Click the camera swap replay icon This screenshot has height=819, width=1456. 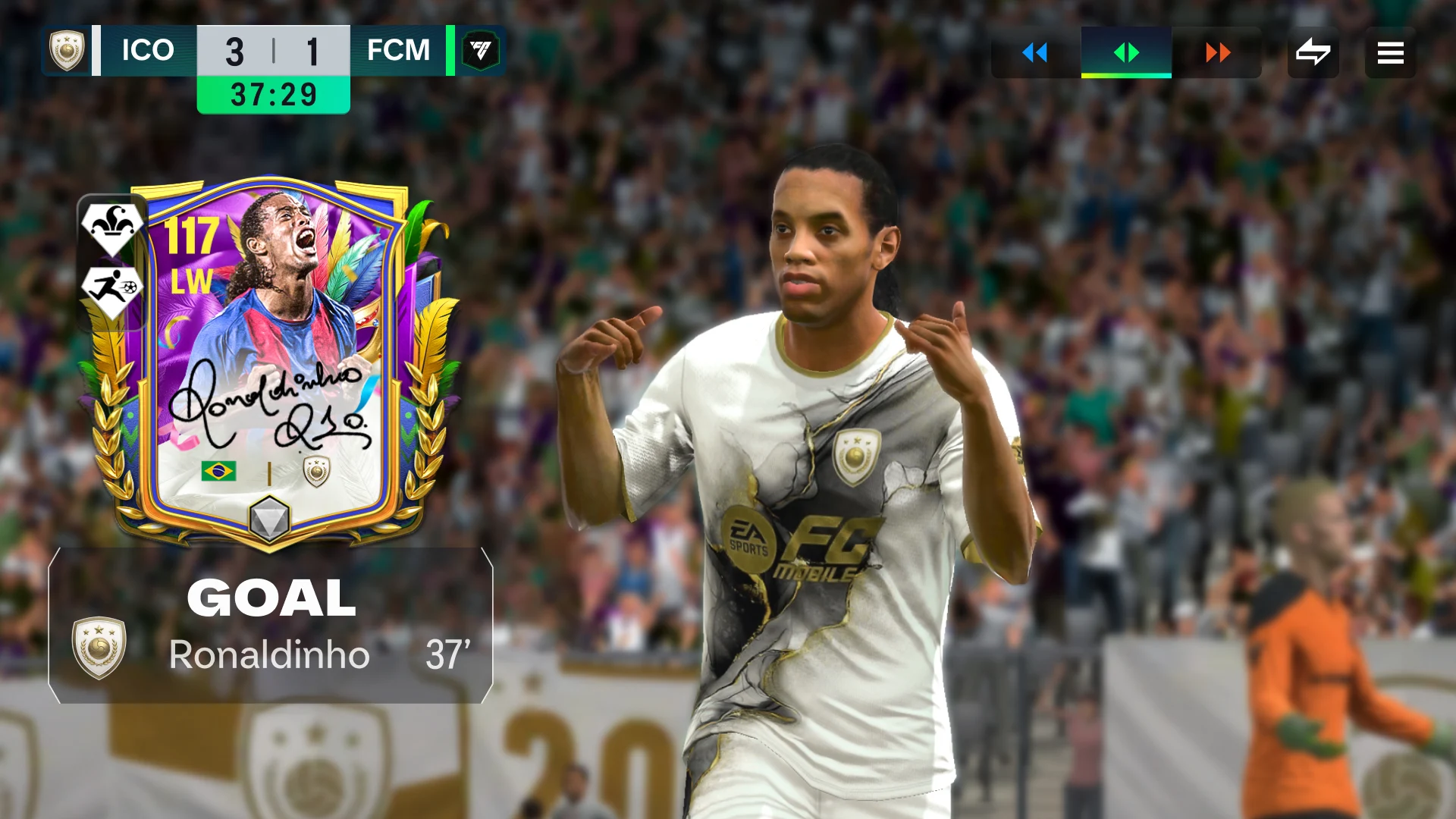pos(1314,52)
